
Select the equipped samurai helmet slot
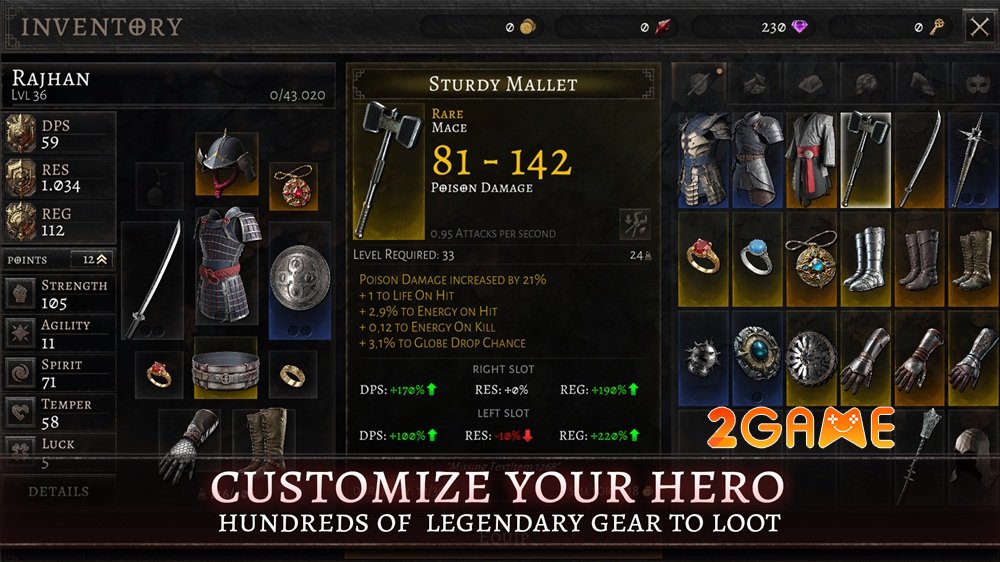226,162
